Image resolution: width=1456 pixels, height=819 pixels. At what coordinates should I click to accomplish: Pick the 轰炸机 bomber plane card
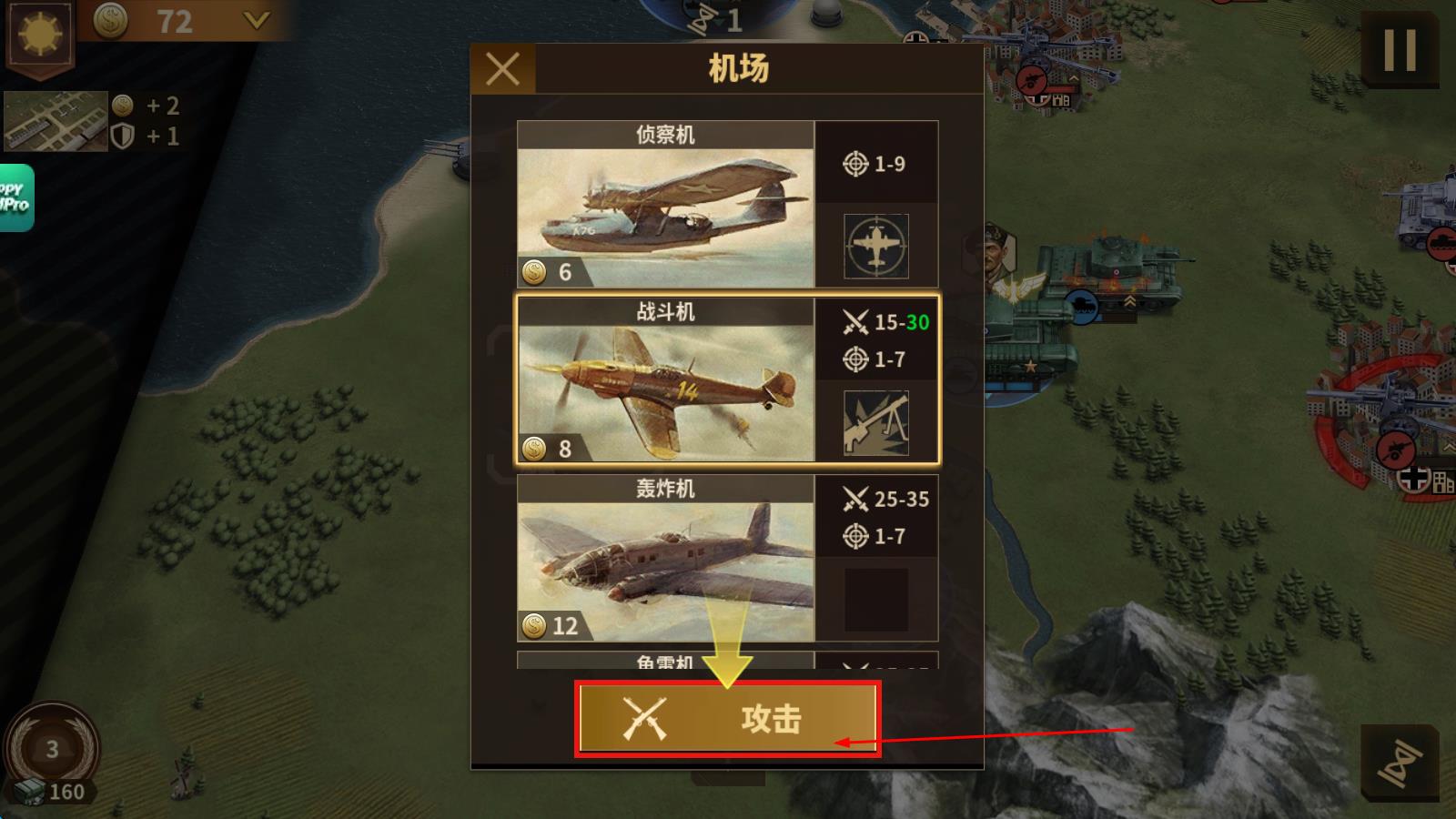[665, 559]
